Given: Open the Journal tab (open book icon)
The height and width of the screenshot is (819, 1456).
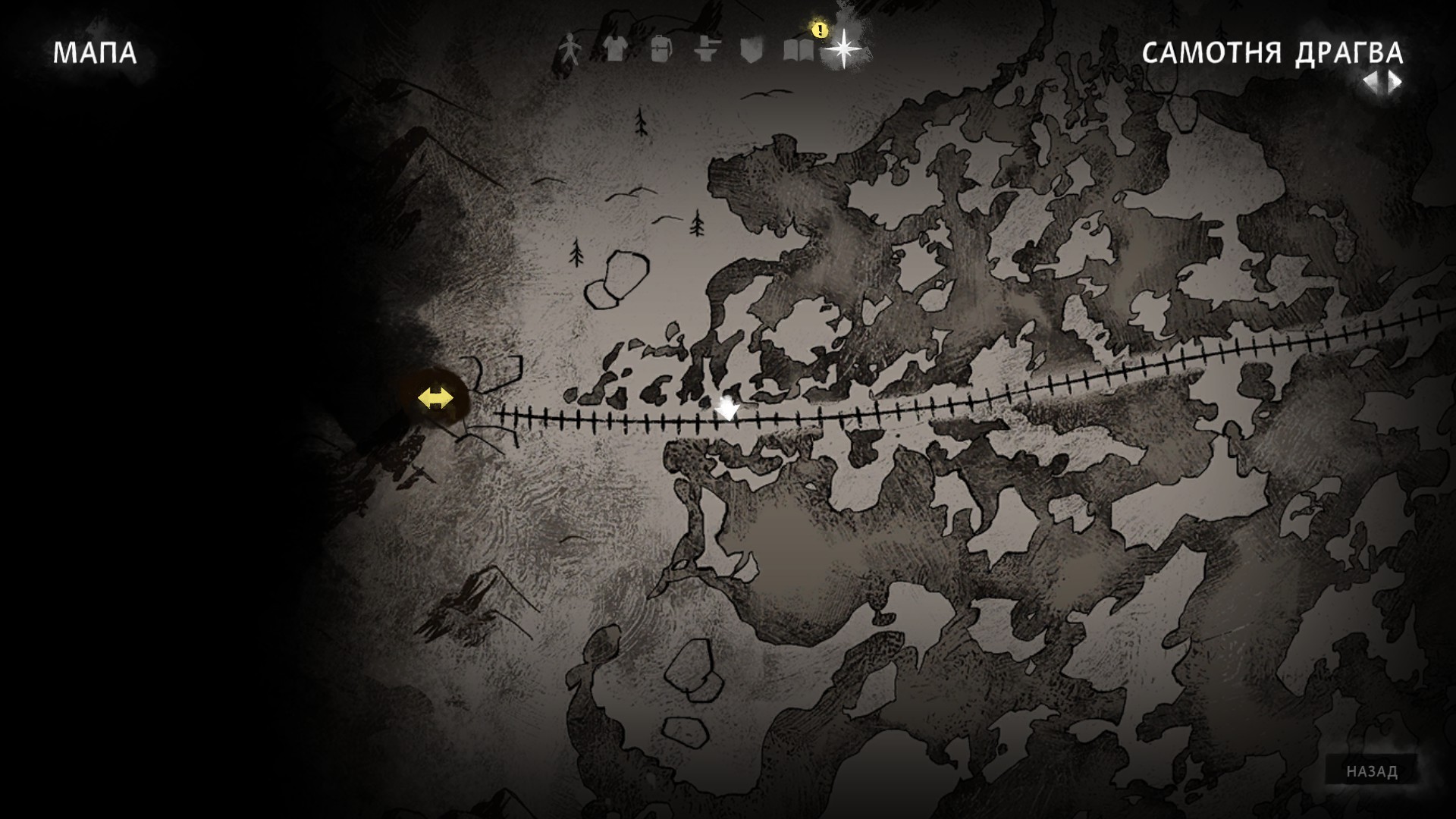Looking at the screenshot, I should [797, 50].
